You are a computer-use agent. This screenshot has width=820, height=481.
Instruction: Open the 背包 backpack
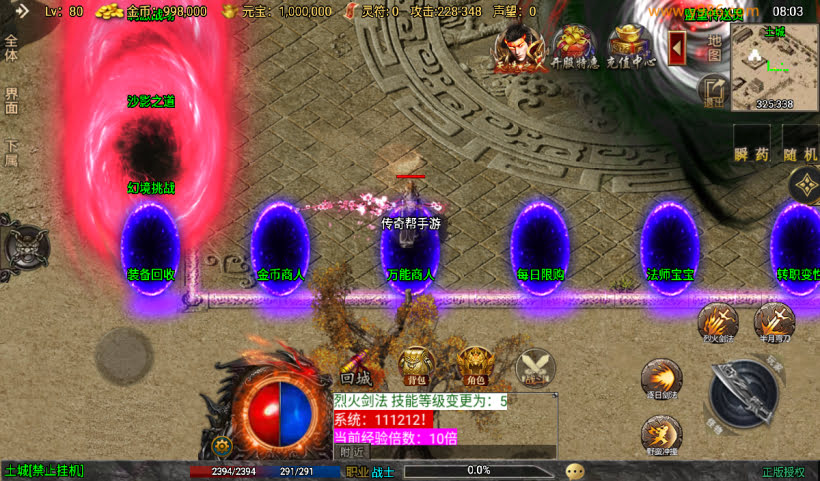(x=415, y=365)
